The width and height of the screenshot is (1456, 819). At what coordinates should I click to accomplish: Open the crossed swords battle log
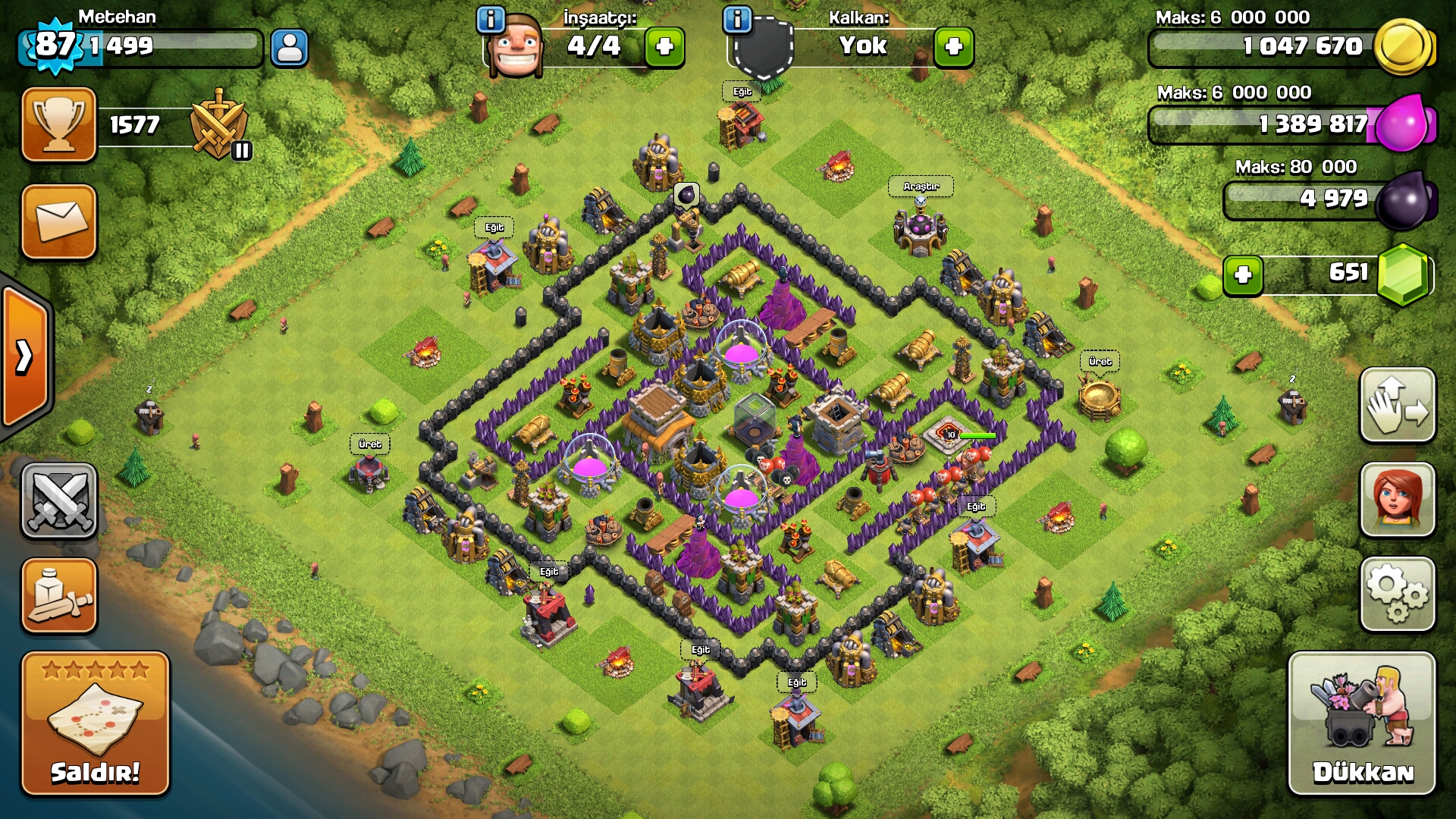click(x=59, y=500)
